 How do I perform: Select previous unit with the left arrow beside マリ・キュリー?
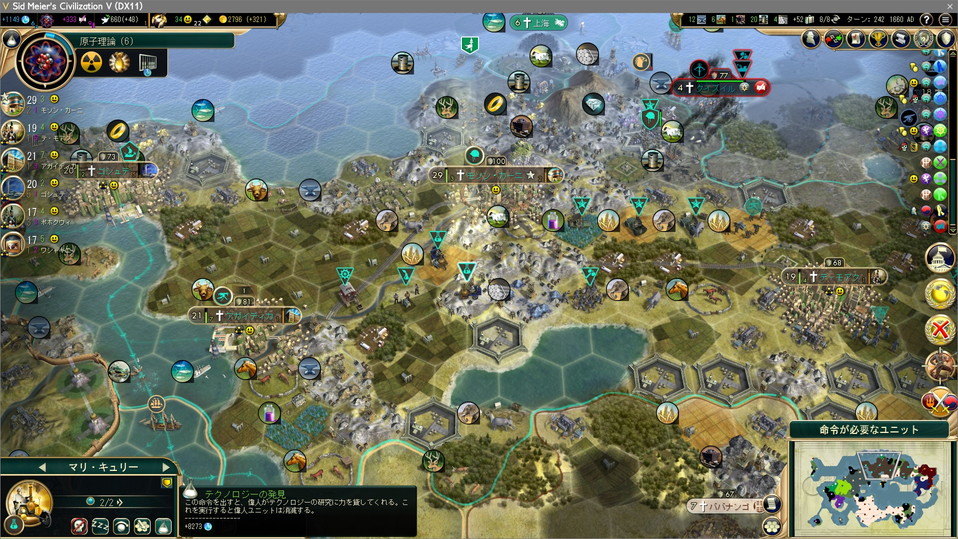tap(43, 467)
